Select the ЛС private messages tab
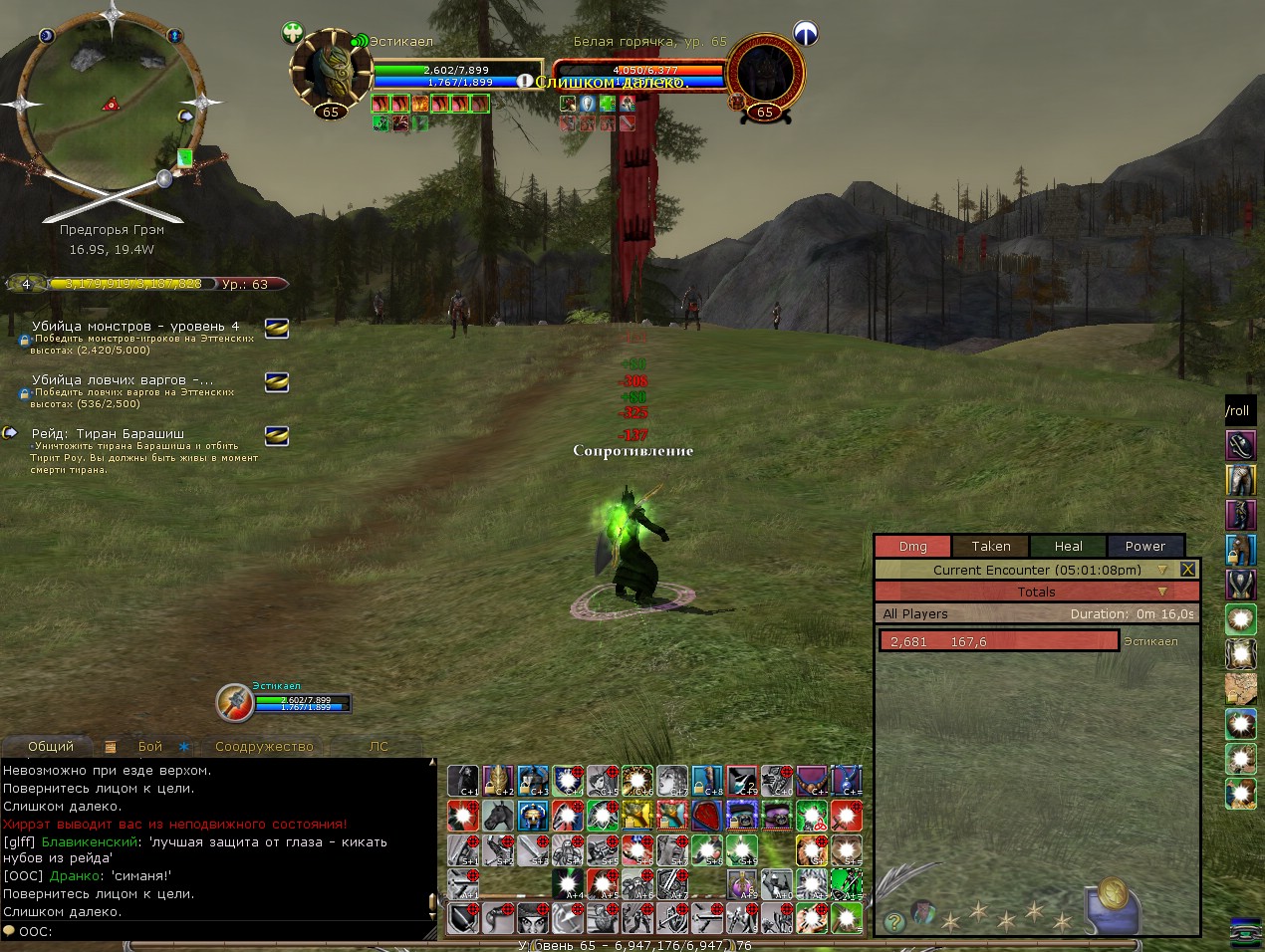Viewport: 1265px width, 952px height. [379, 746]
